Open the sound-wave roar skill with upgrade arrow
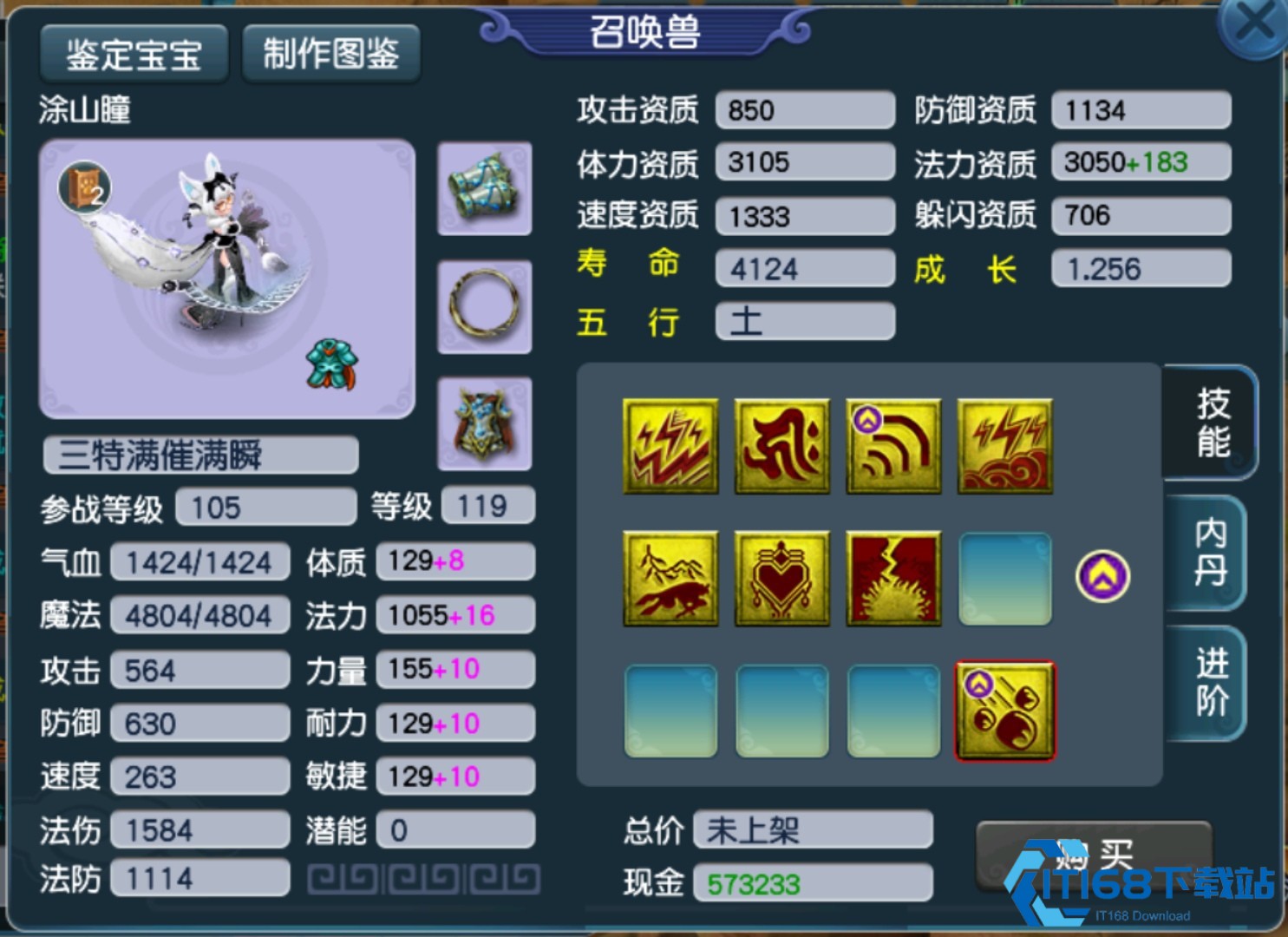 pos(892,445)
